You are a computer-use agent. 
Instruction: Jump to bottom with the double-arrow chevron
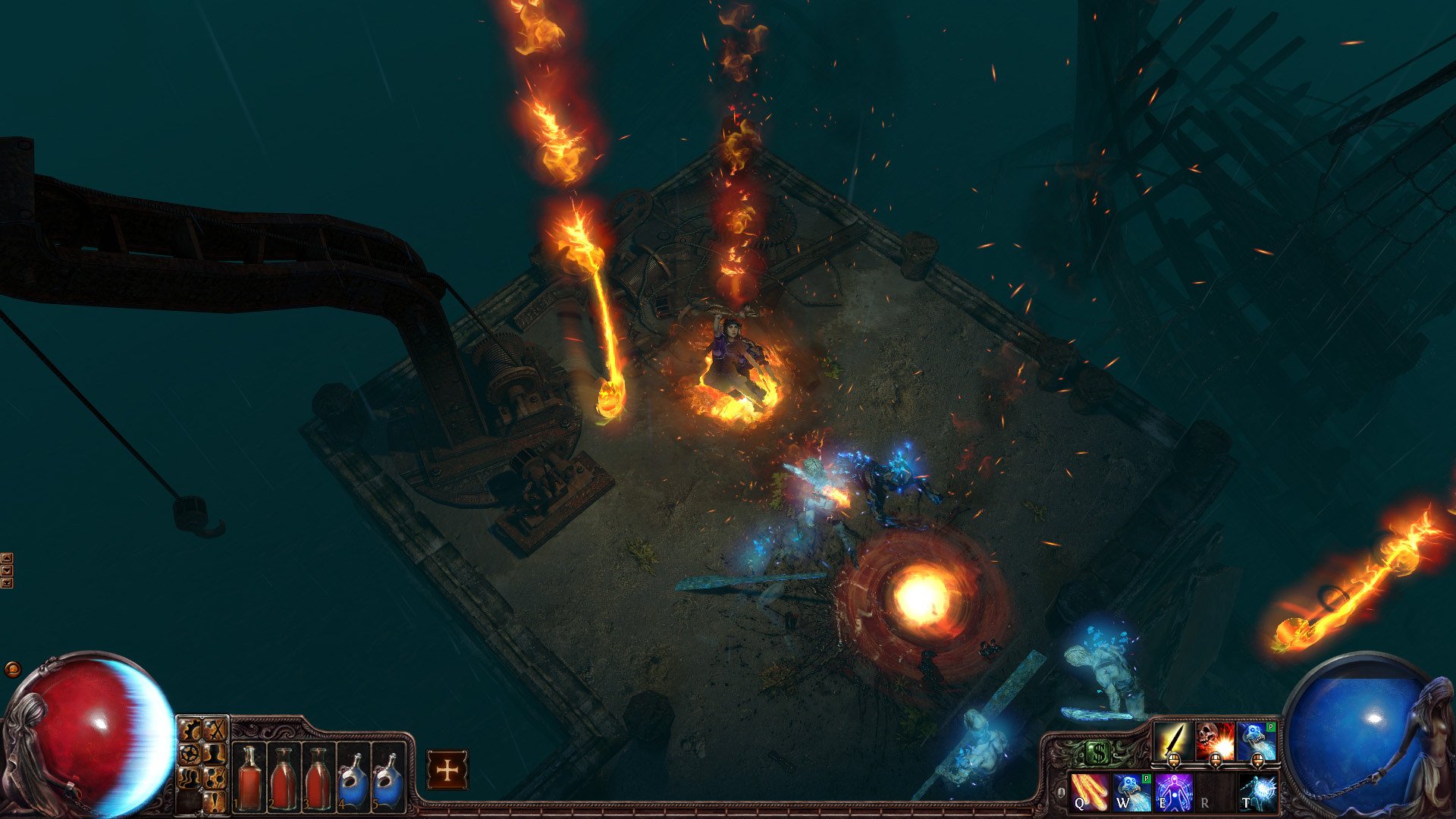coord(7,582)
